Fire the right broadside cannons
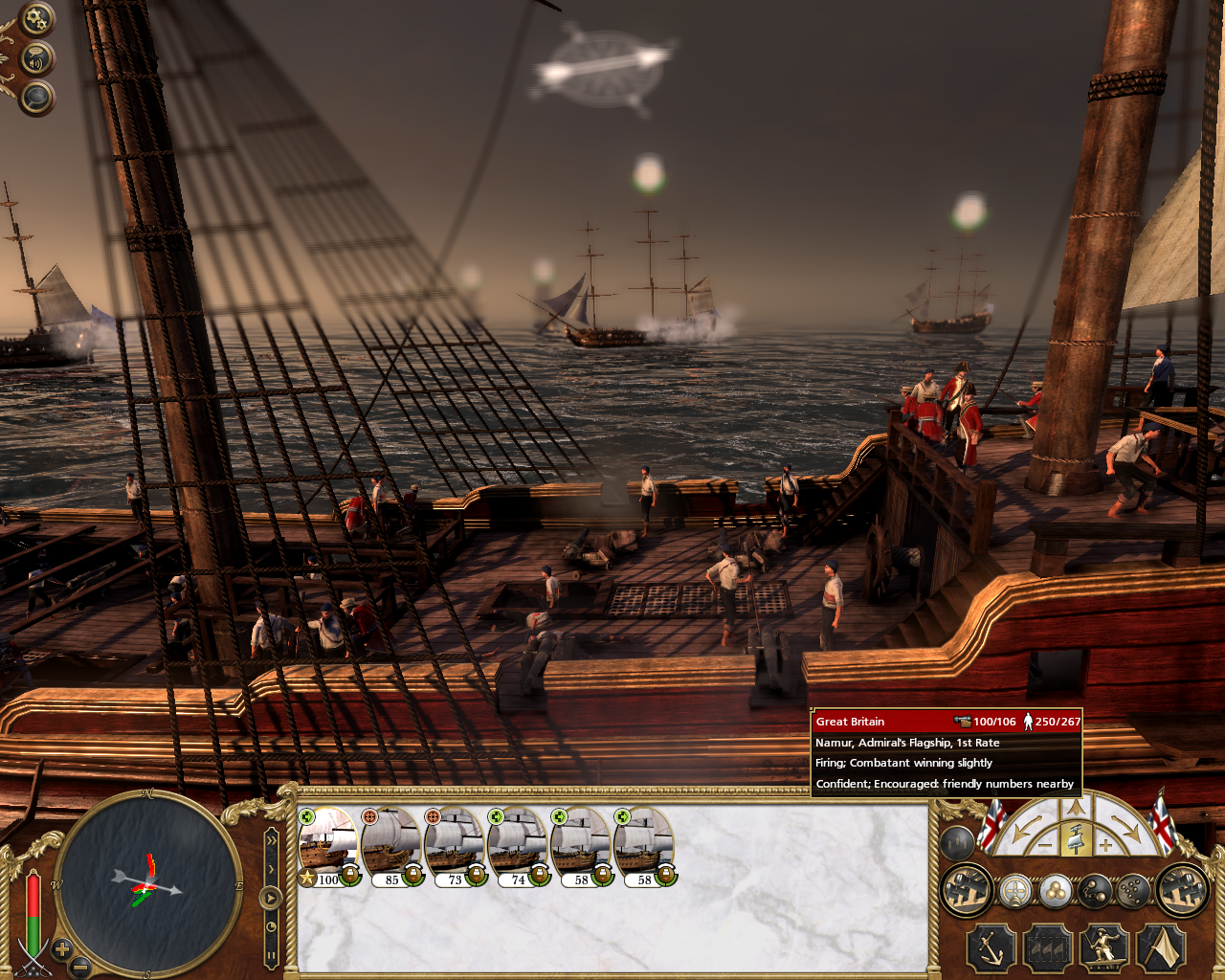 pos(1183,890)
